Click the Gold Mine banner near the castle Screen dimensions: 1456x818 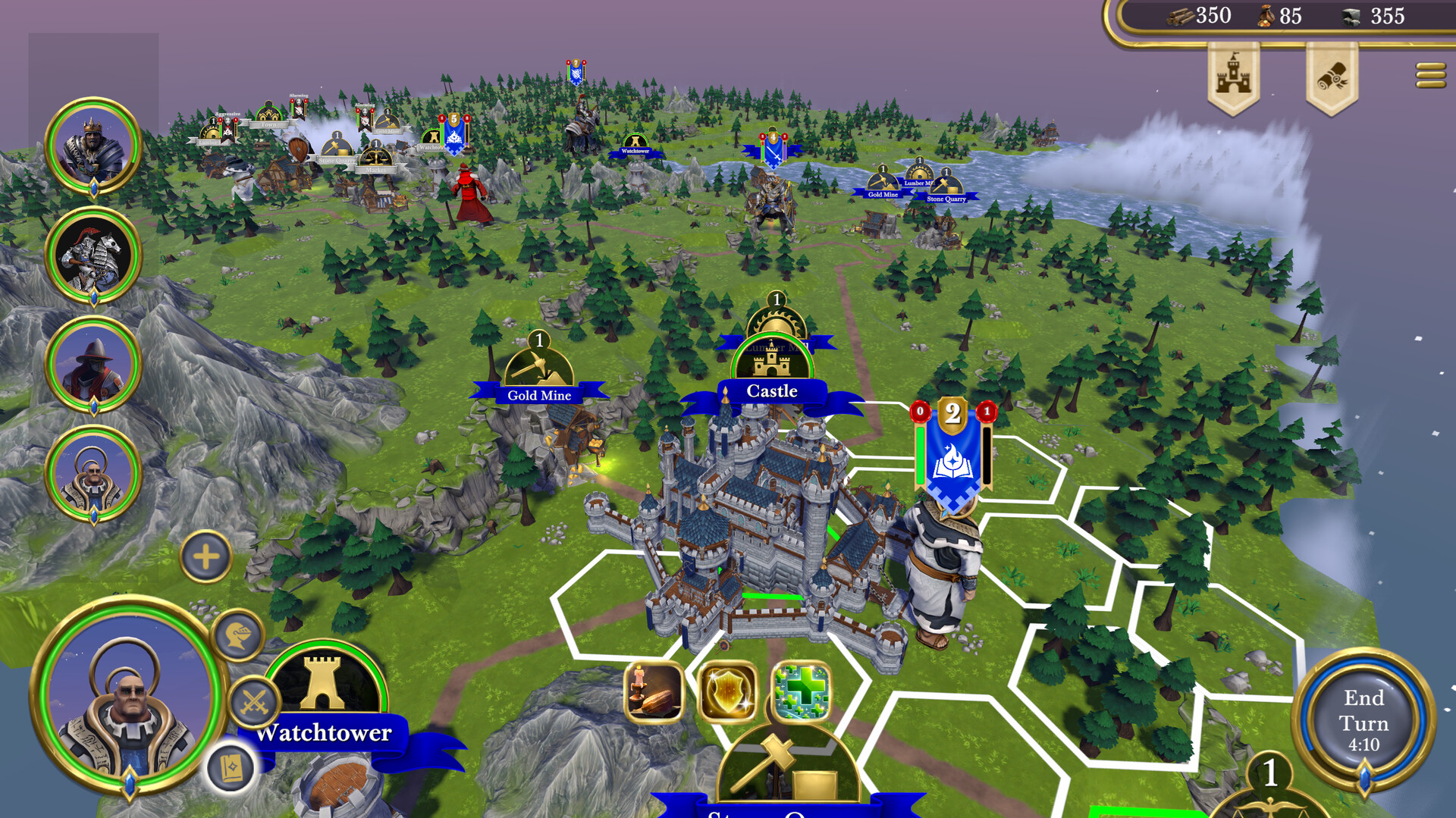539,395
